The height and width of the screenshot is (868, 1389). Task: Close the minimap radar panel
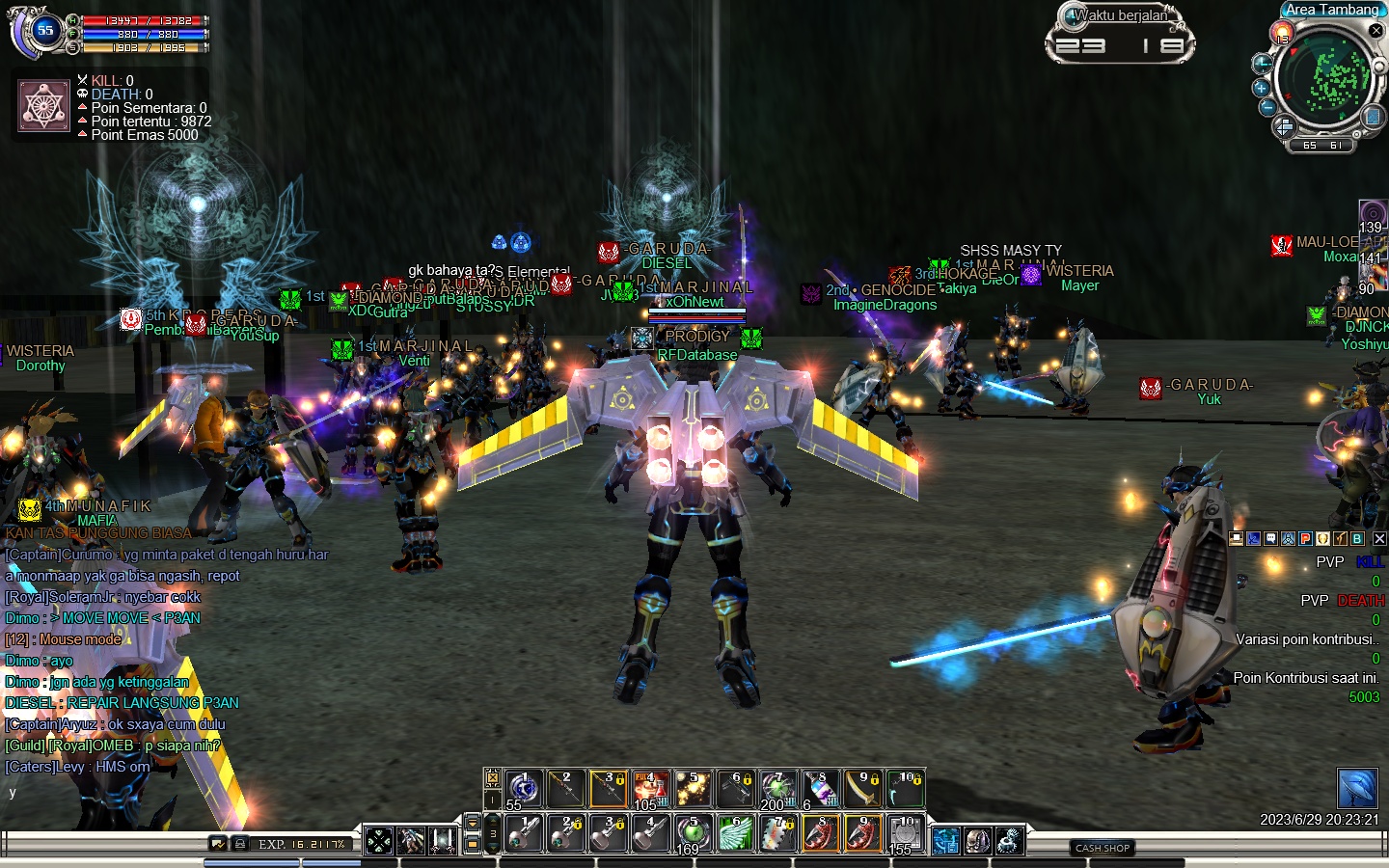1376,31
